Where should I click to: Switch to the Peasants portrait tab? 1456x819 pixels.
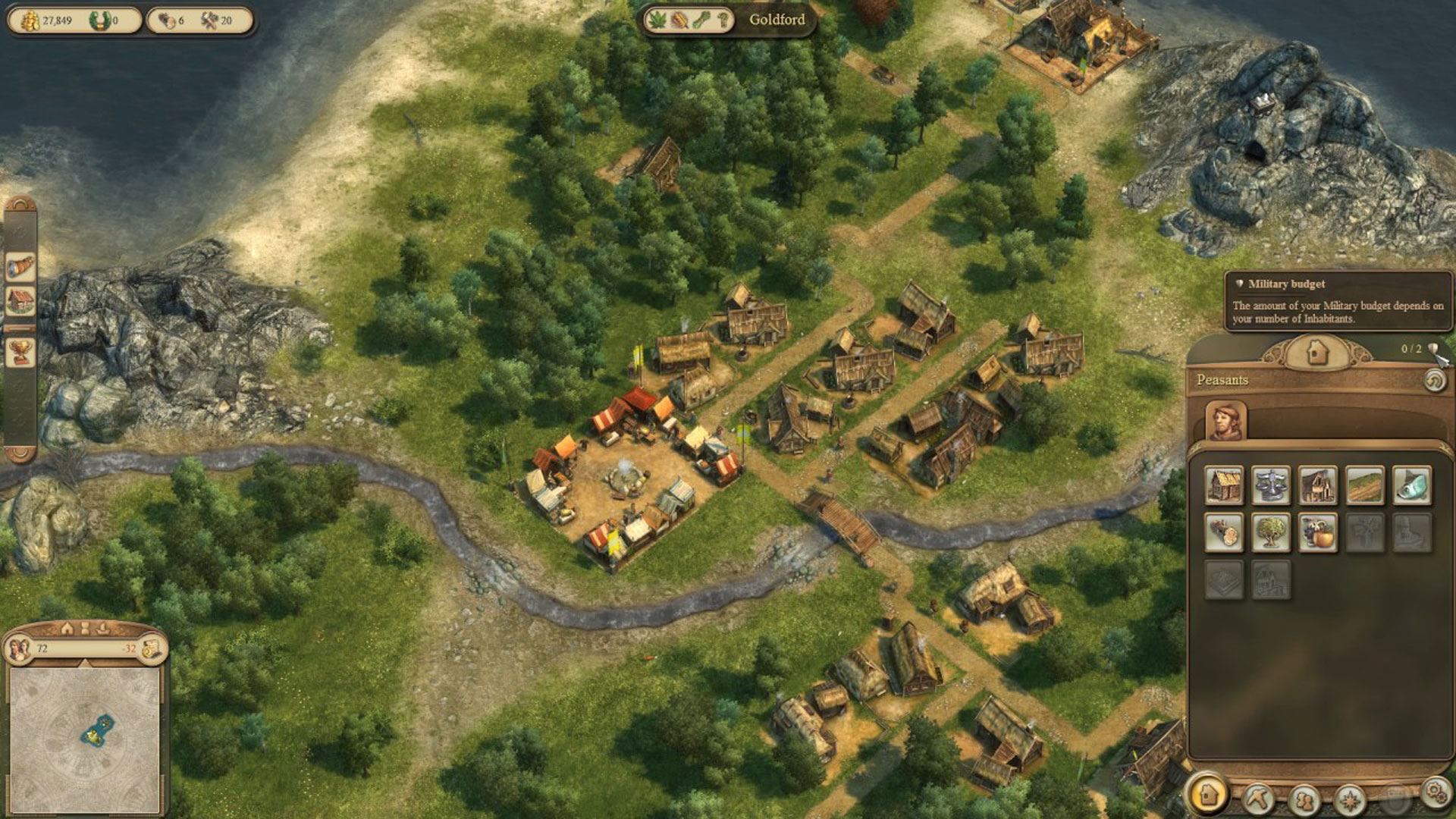click(x=1225, y=422)
